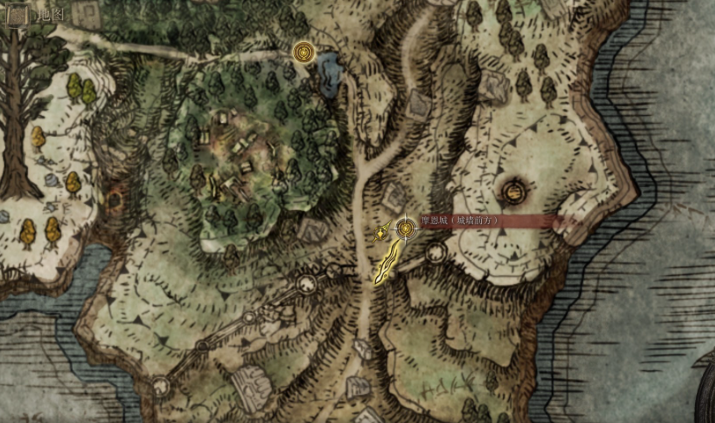Select the golden player position arrow marker

click(x=383, y=233)
